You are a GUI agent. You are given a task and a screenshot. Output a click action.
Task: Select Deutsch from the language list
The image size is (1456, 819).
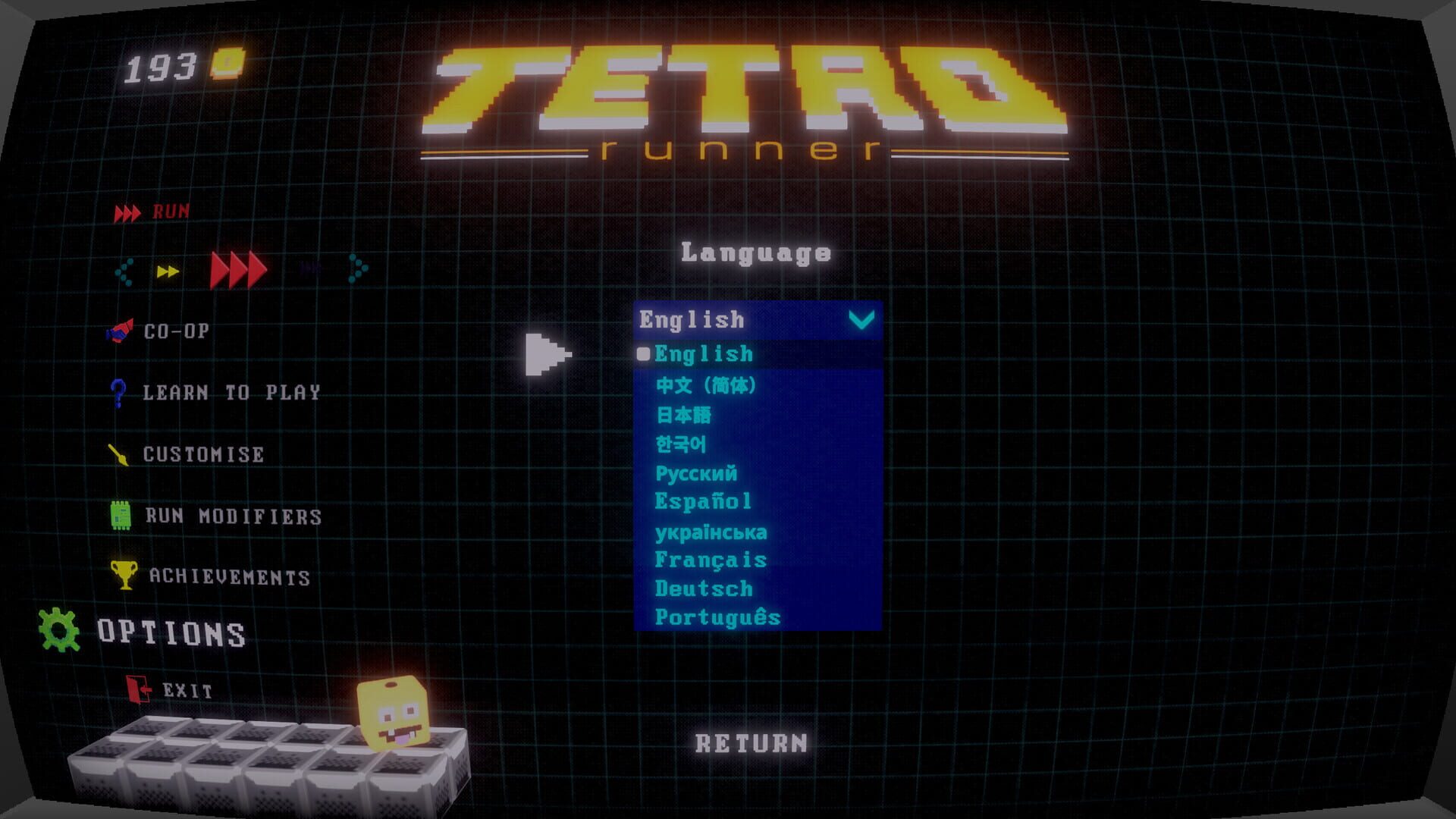point(704,588)
